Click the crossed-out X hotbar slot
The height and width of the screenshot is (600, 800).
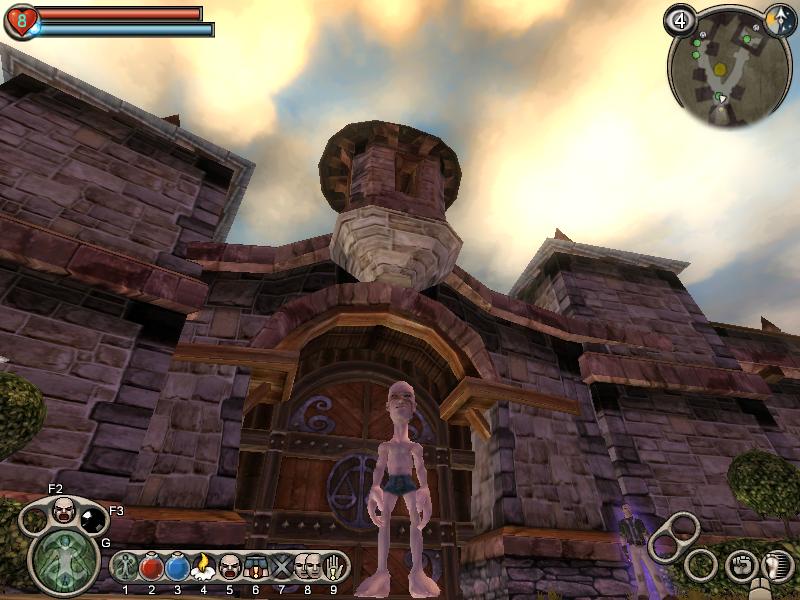click(x=281, y=568)
